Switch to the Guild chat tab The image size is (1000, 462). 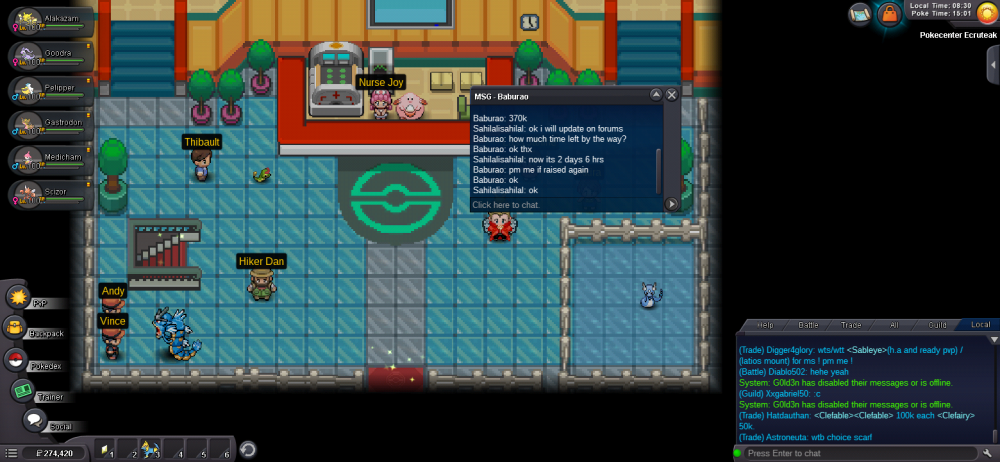pyautogui.click(x=937, y=325)
